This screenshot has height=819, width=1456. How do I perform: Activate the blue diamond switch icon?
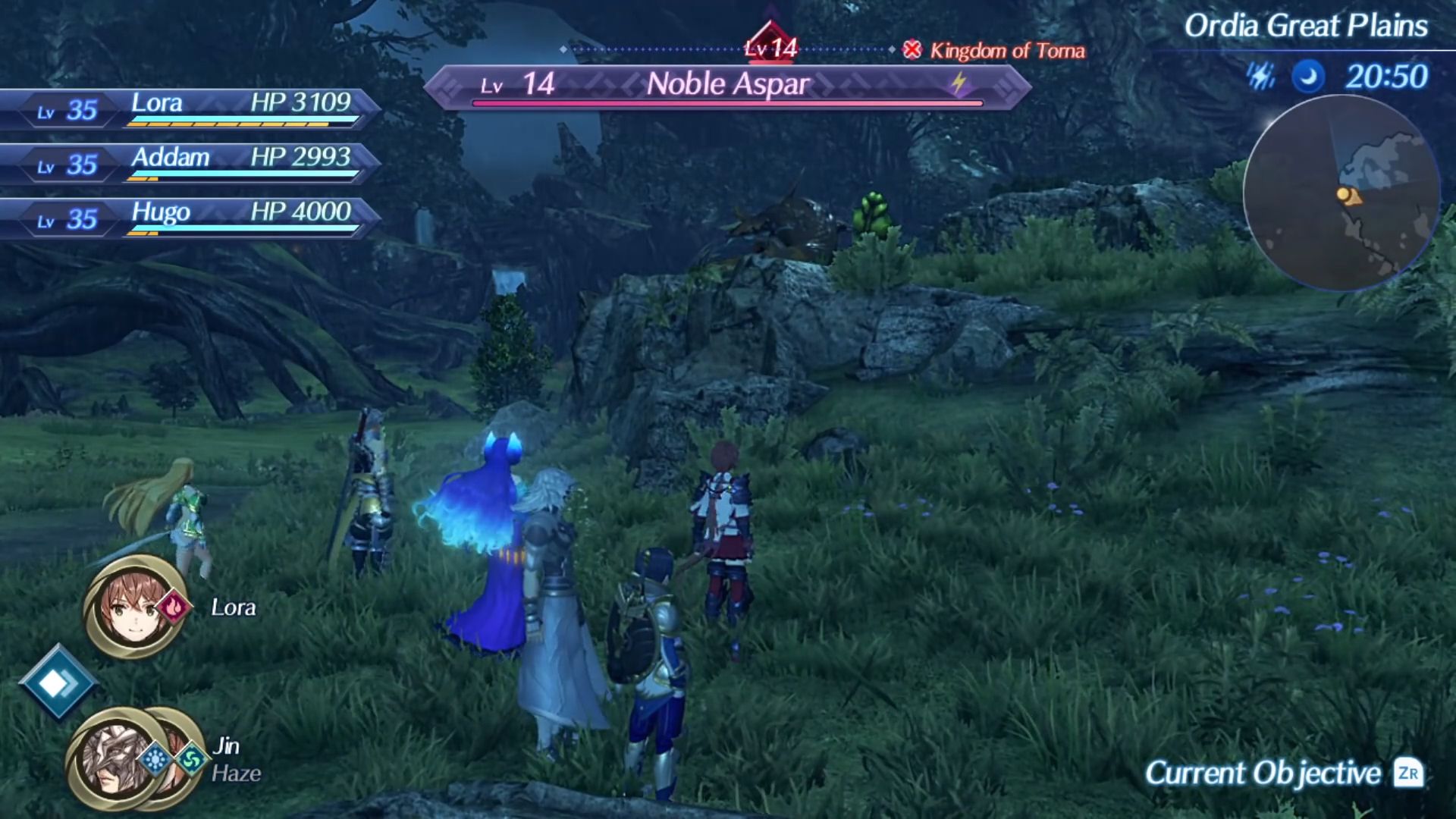pos(58,682)
